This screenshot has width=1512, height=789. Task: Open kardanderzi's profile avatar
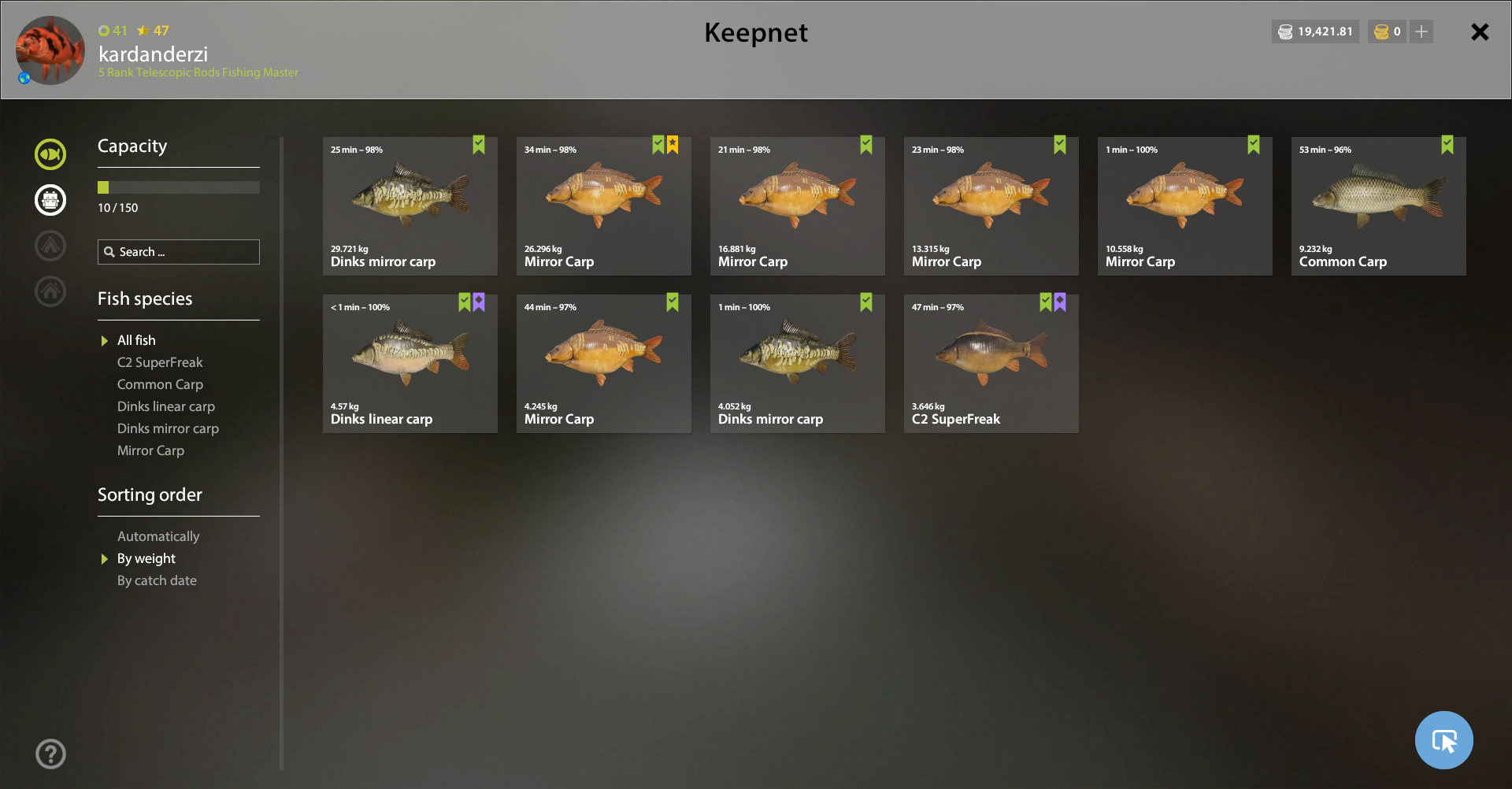(50, 50)
